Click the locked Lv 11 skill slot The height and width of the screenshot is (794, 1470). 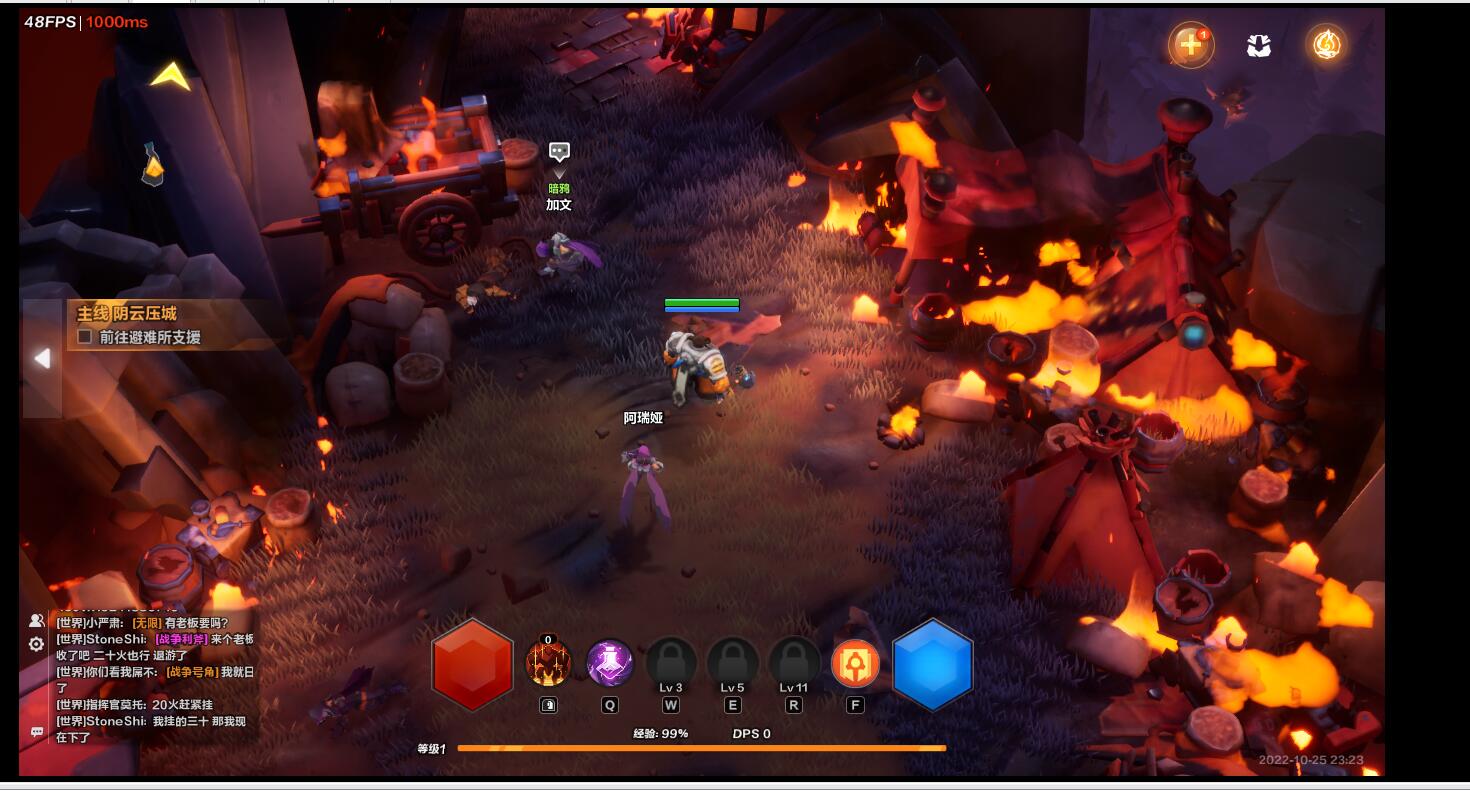(794, 663)
